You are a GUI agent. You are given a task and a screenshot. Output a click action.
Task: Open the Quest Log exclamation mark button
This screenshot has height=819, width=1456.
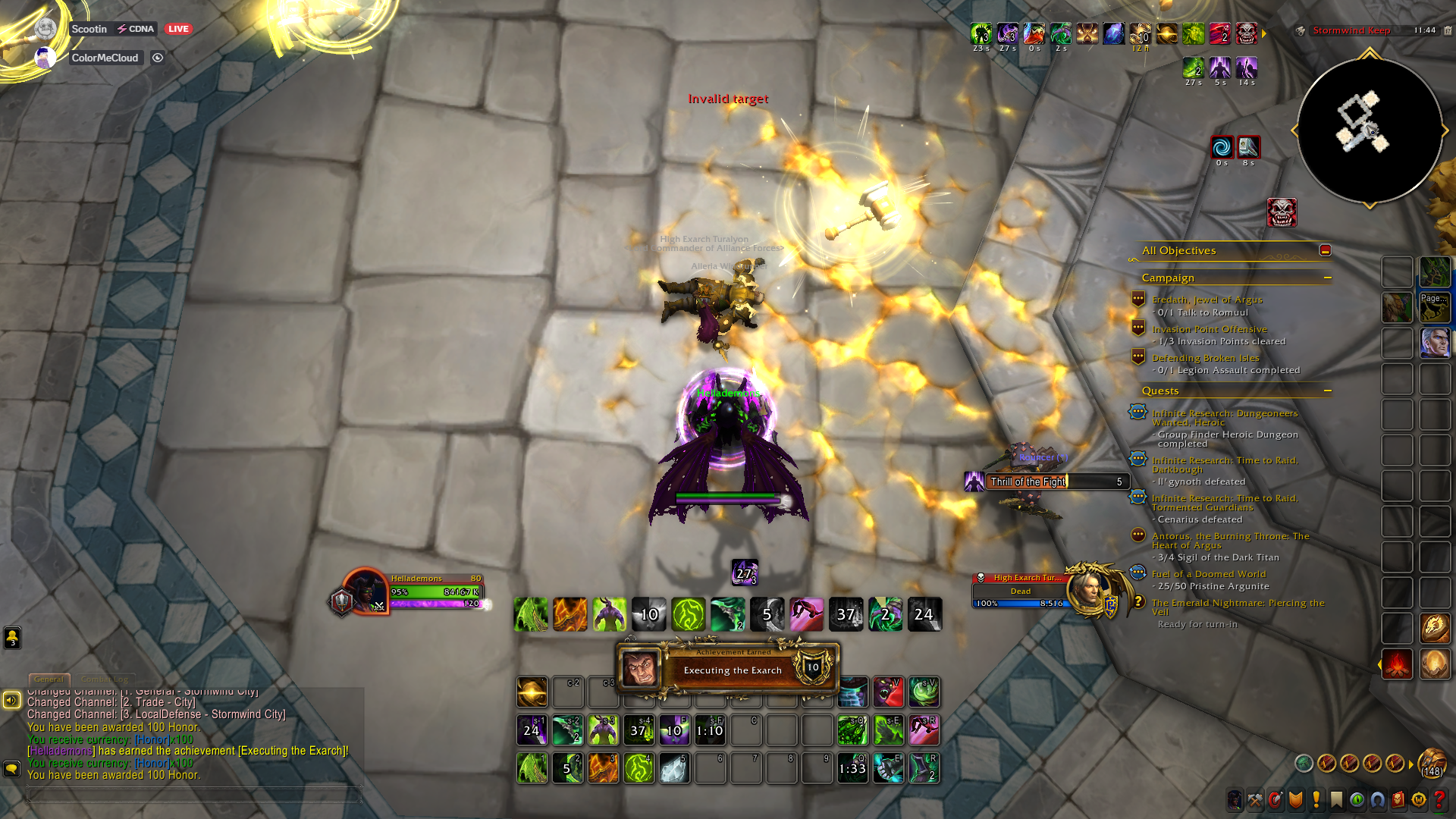coord(1316,800)
